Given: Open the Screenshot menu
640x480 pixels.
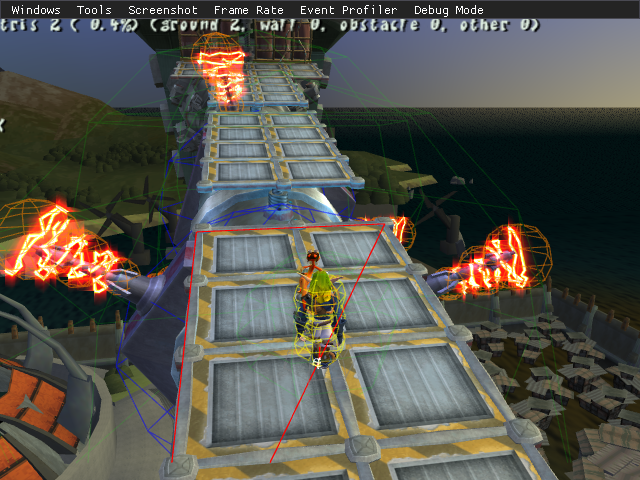Looking at the screenshot, I should click(163, 10).
